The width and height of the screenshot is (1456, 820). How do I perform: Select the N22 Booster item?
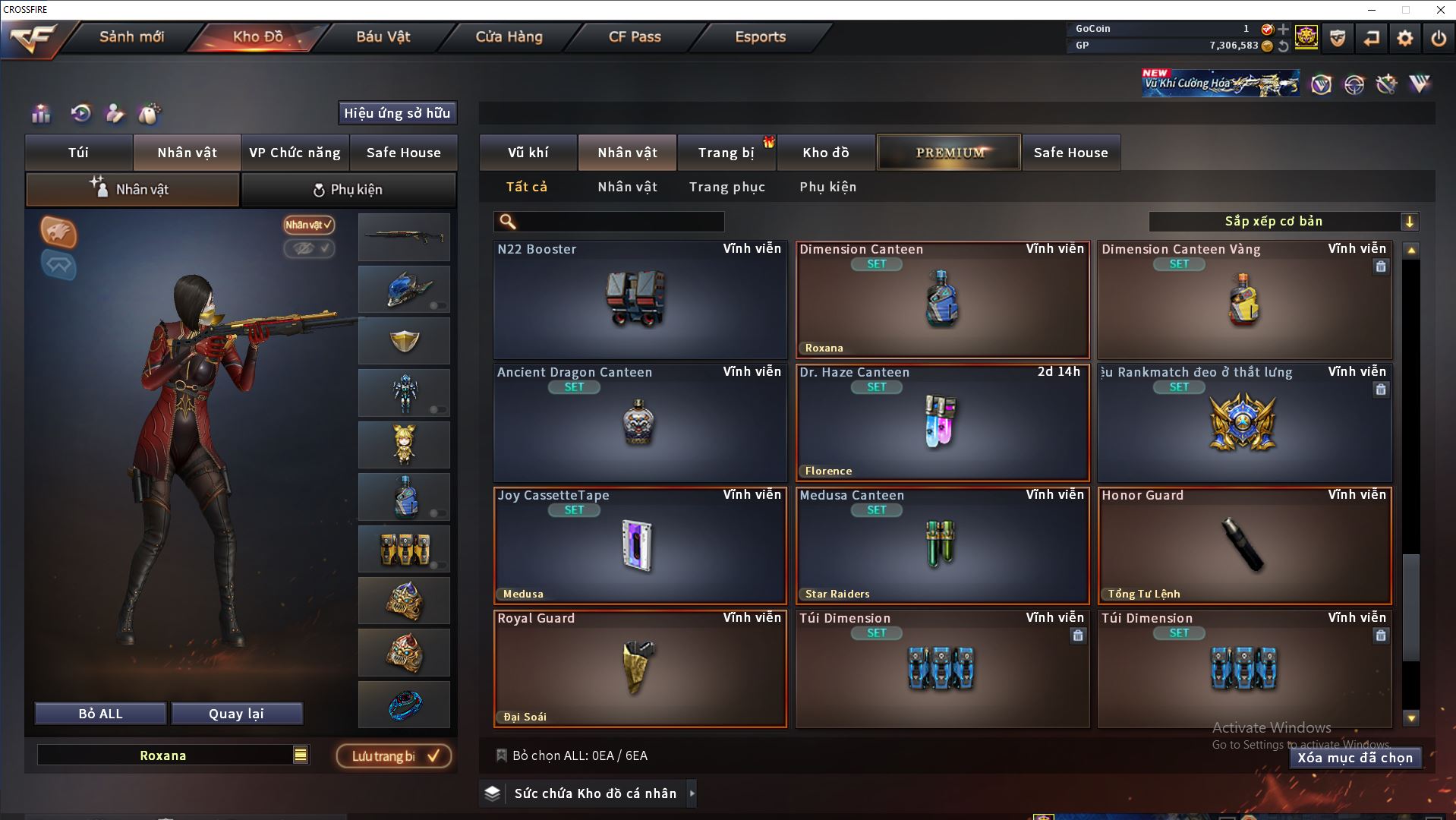coord(640,300)
